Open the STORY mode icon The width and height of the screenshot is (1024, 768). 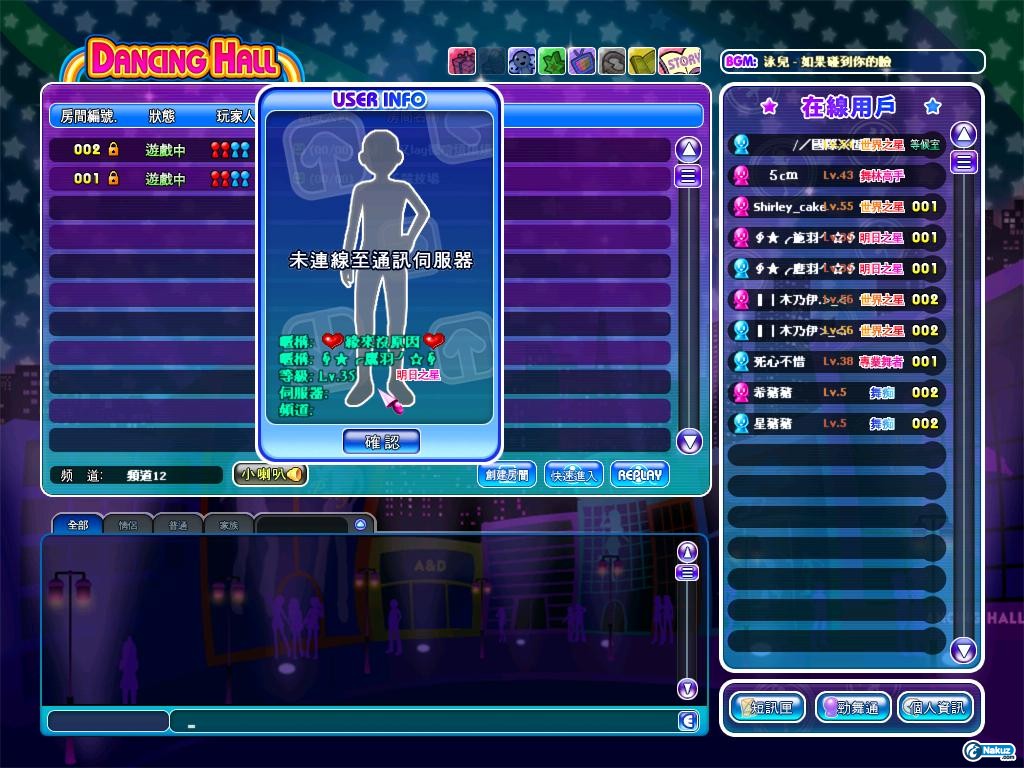point(681,61)
